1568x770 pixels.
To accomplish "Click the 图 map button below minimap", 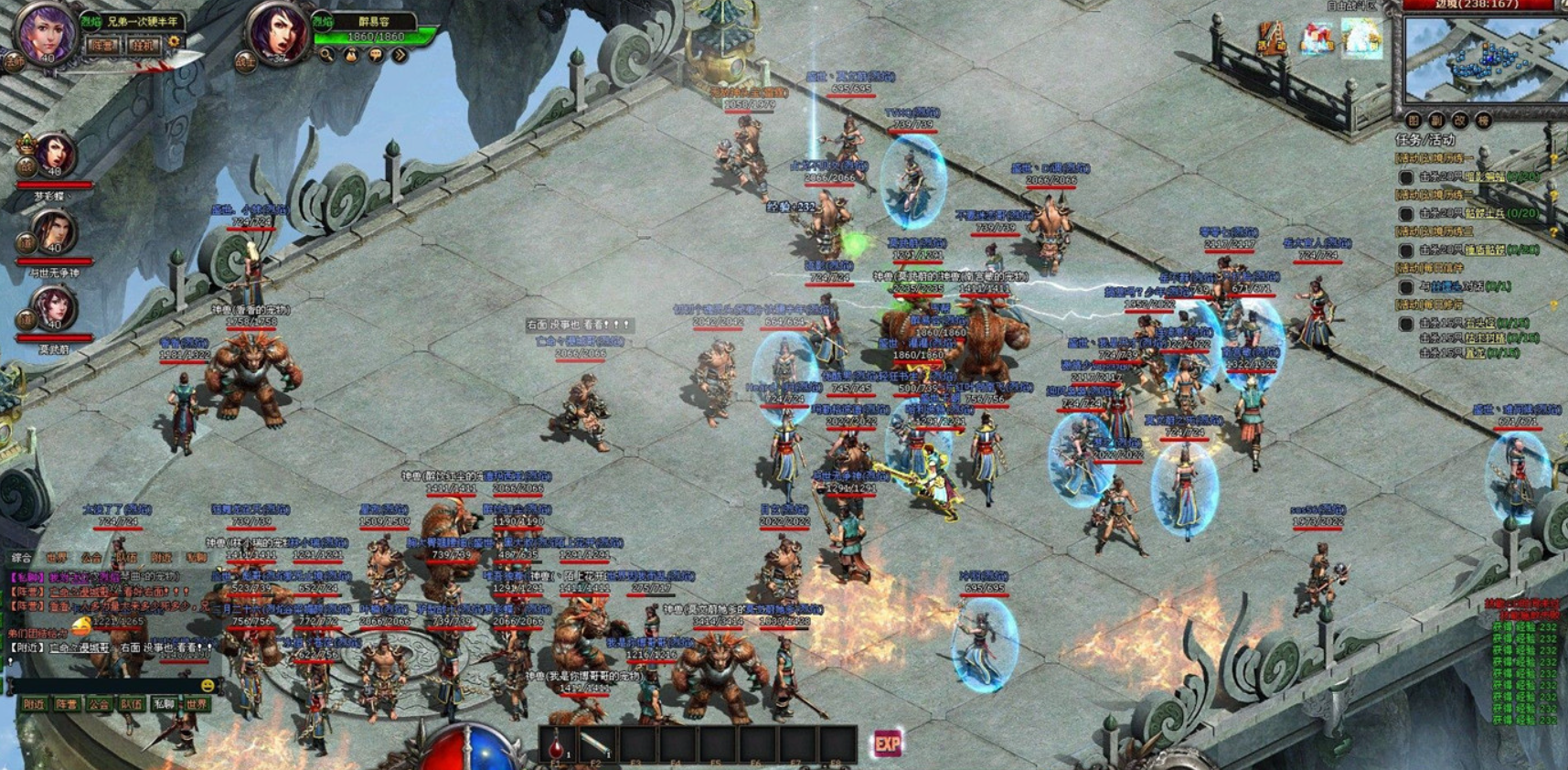I will (1413, 121).
